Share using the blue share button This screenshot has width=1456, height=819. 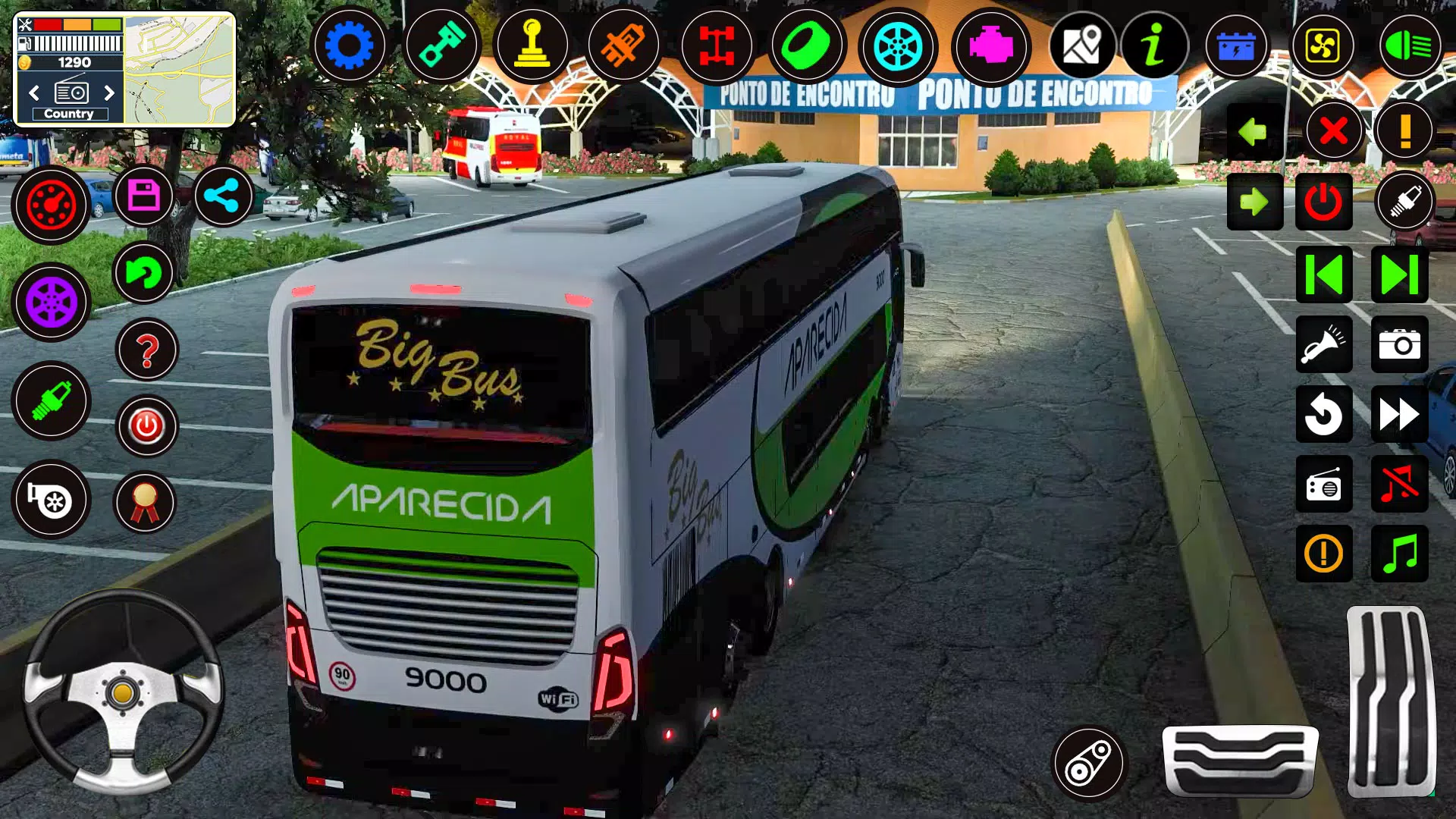point(222,196)
